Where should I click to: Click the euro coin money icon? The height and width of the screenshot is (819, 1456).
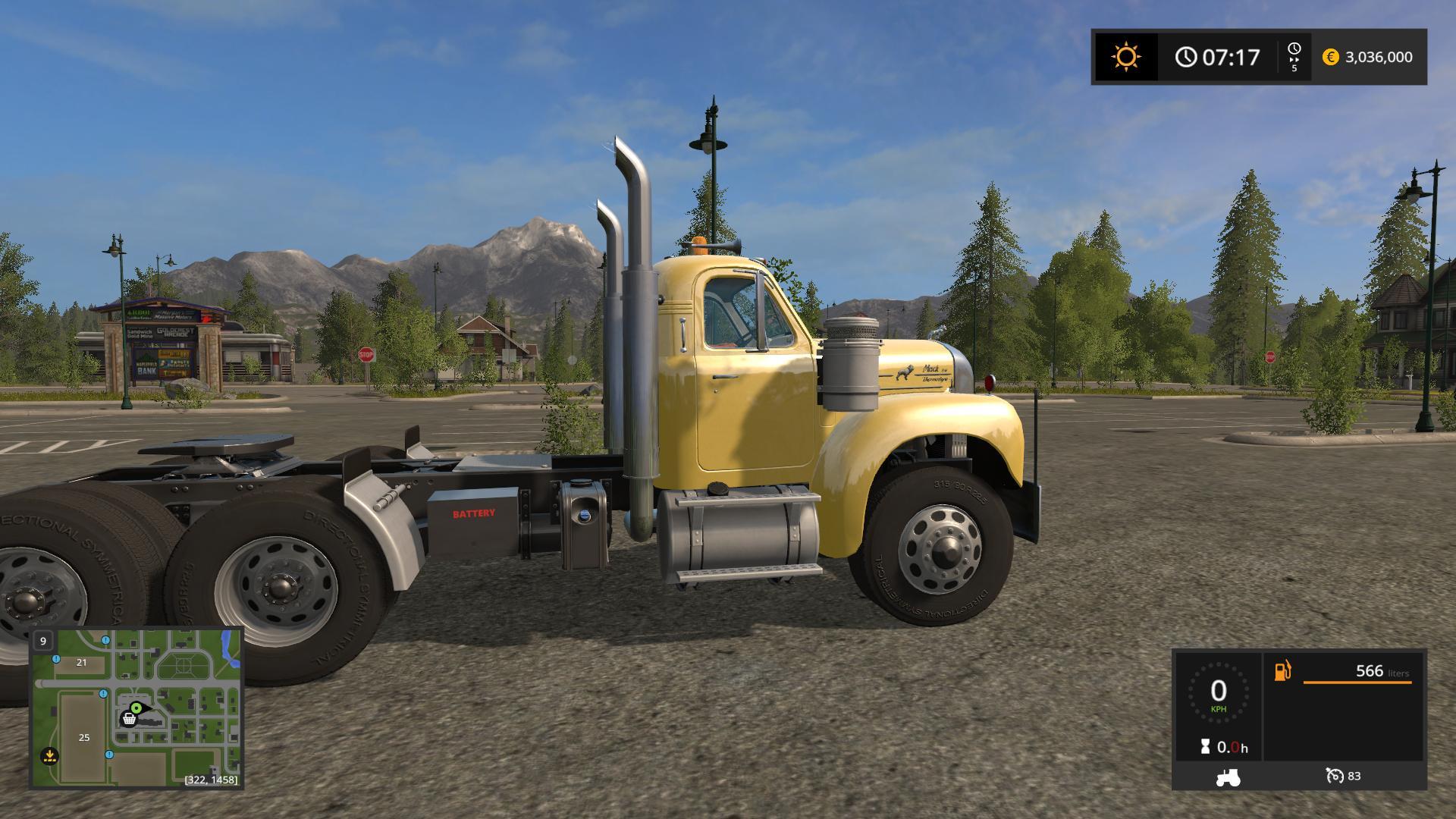pyautogui.click(x=1330, y=57)
